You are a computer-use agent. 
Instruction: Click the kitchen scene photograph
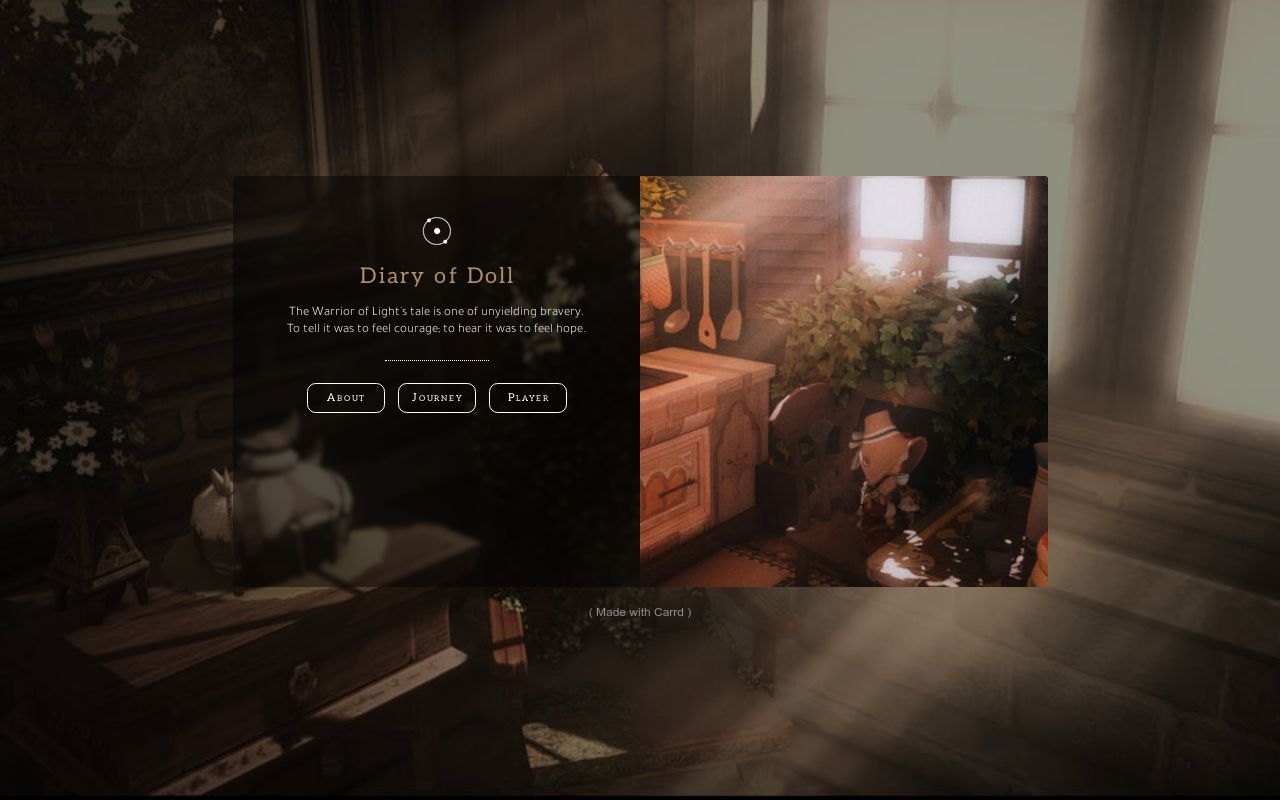click(843, 380)
